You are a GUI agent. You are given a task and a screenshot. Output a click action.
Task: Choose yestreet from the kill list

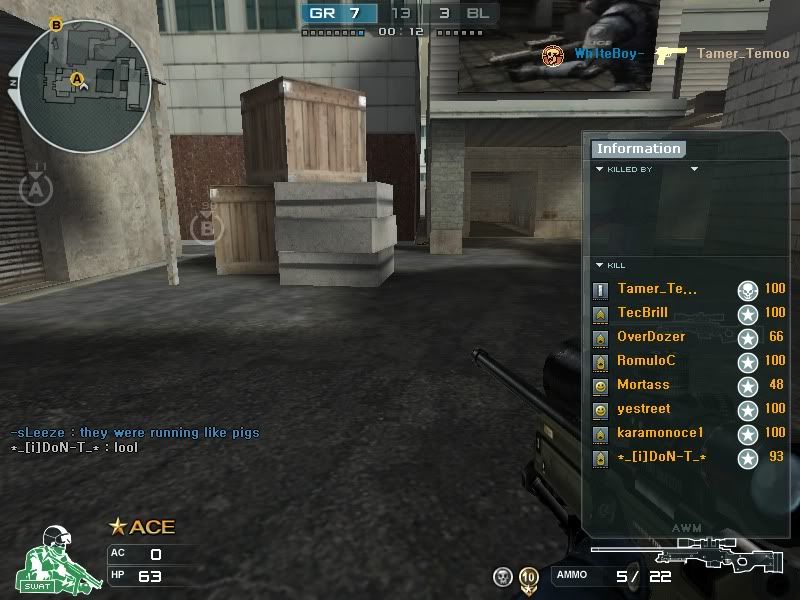[644, 409]
